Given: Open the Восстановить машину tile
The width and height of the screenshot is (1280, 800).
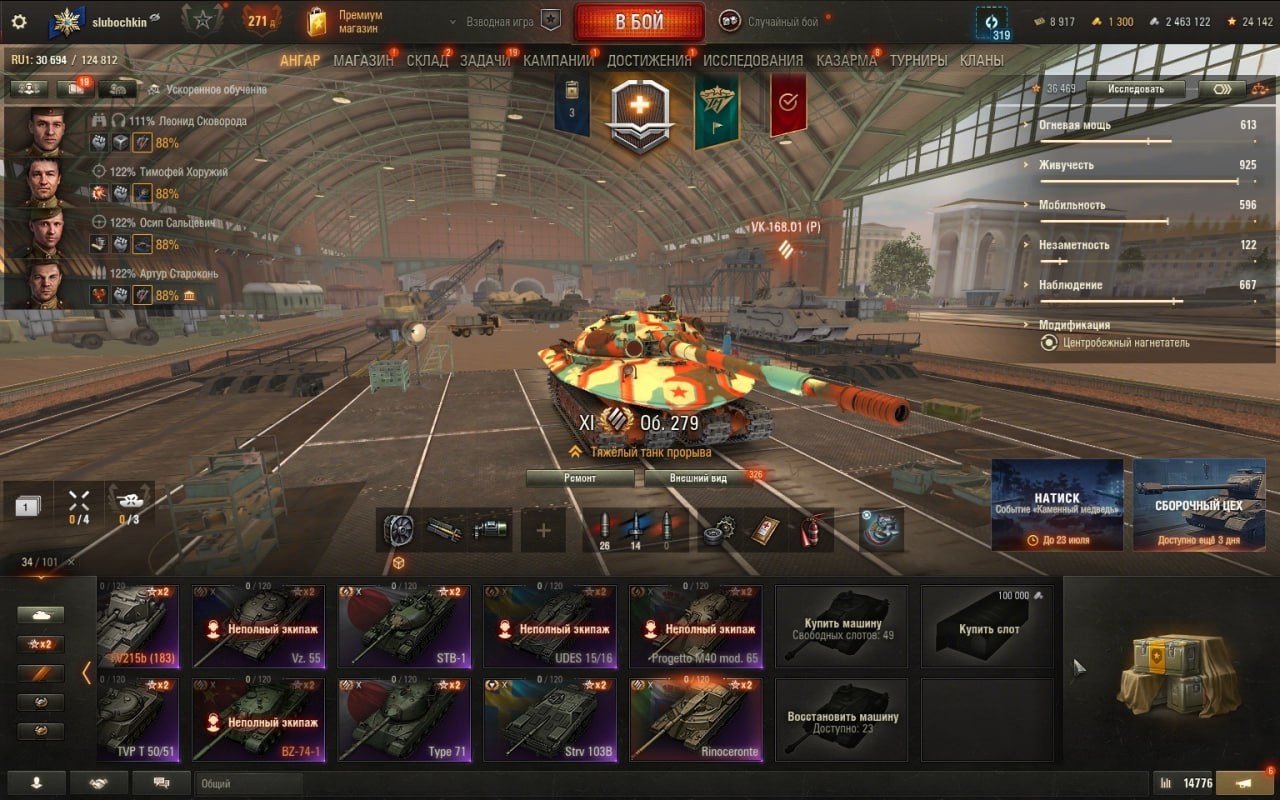Looking at the screenshot, I should [x=842, y=720].
